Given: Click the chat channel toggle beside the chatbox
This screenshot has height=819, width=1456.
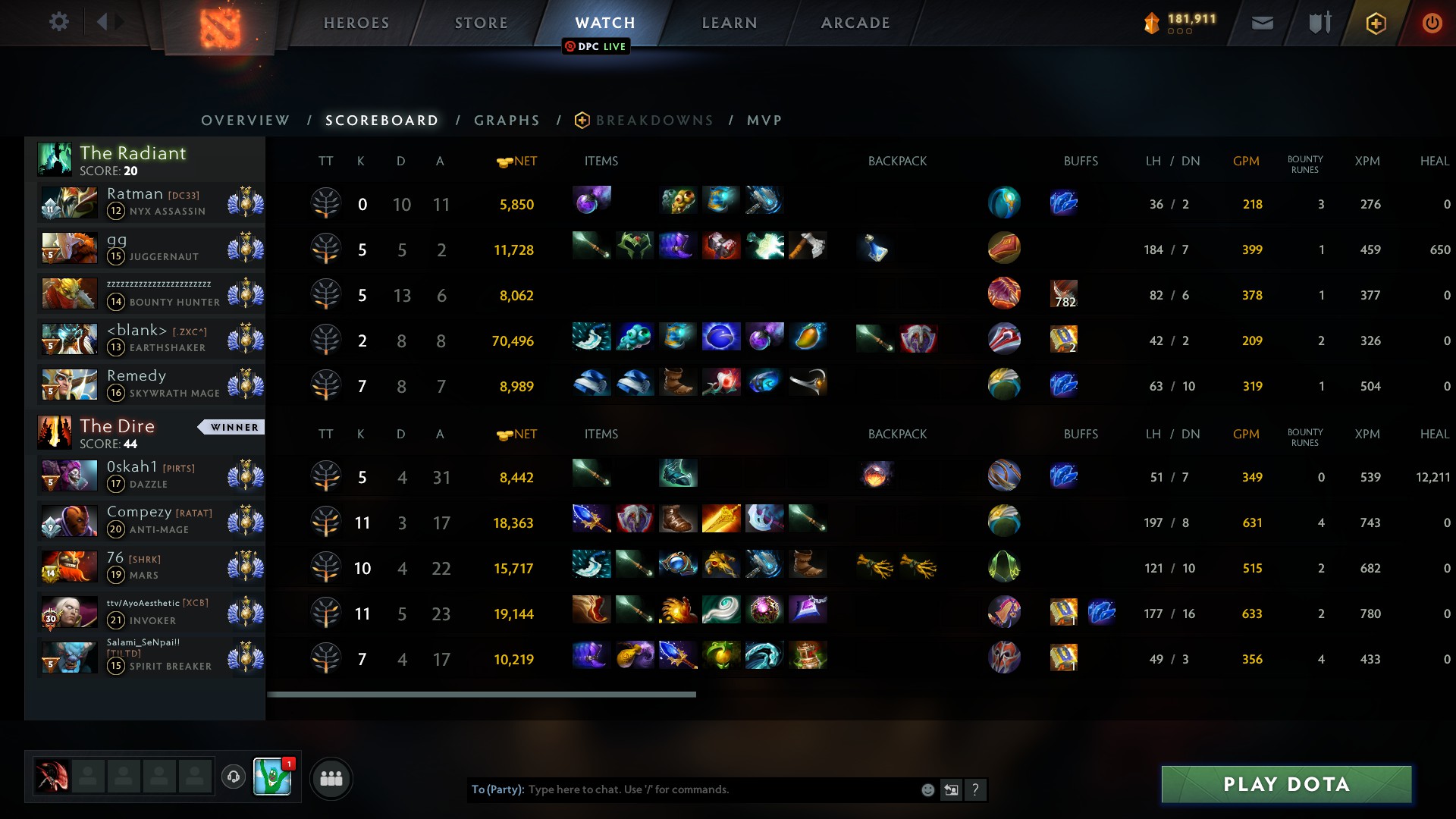Looking at the screenshot, I should 951,789.
